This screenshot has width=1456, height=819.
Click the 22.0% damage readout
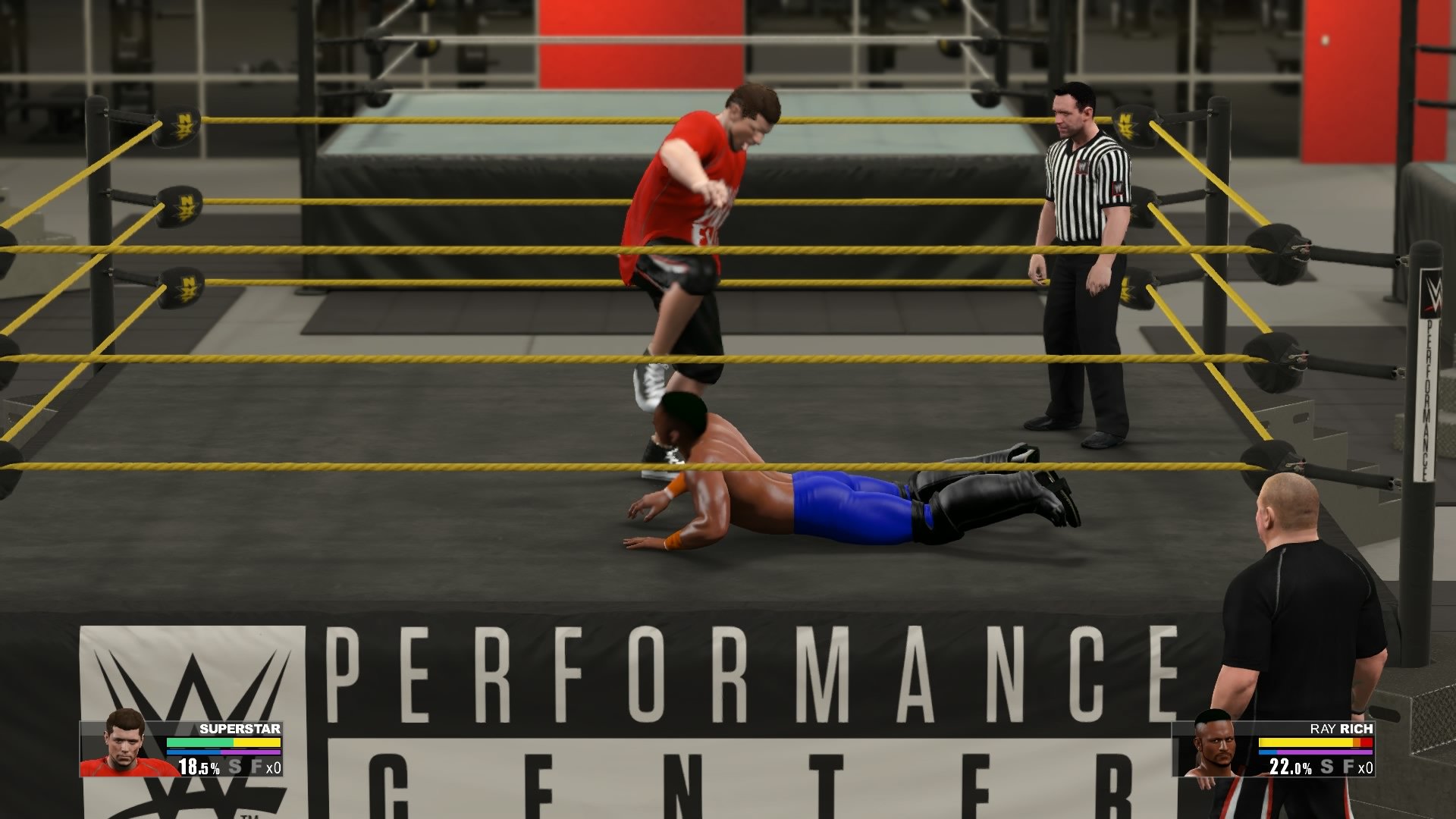tap(1289, 766)
